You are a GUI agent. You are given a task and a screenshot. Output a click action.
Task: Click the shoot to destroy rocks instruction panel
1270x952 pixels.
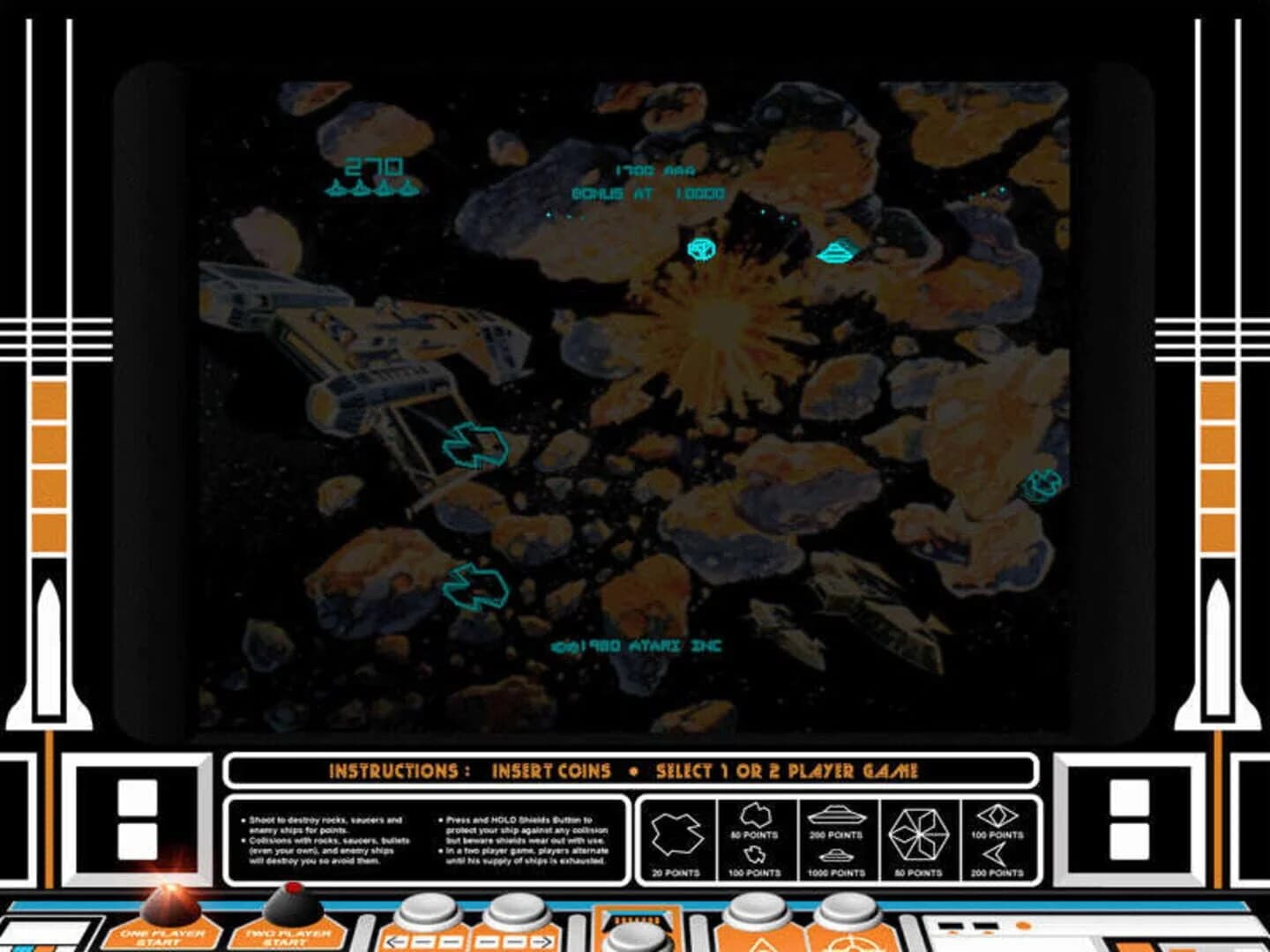(x=326, y=837)
